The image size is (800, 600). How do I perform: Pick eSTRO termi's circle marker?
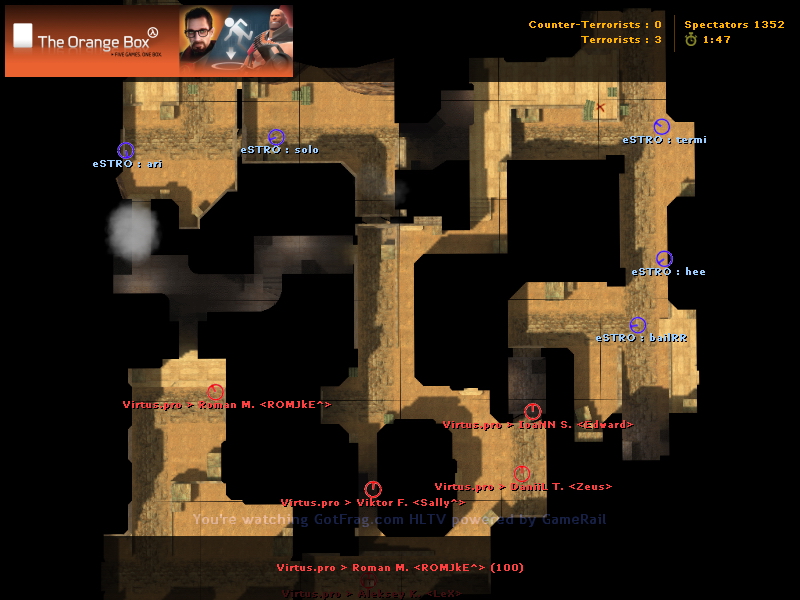pyautogui.click(x=661, y=127)
